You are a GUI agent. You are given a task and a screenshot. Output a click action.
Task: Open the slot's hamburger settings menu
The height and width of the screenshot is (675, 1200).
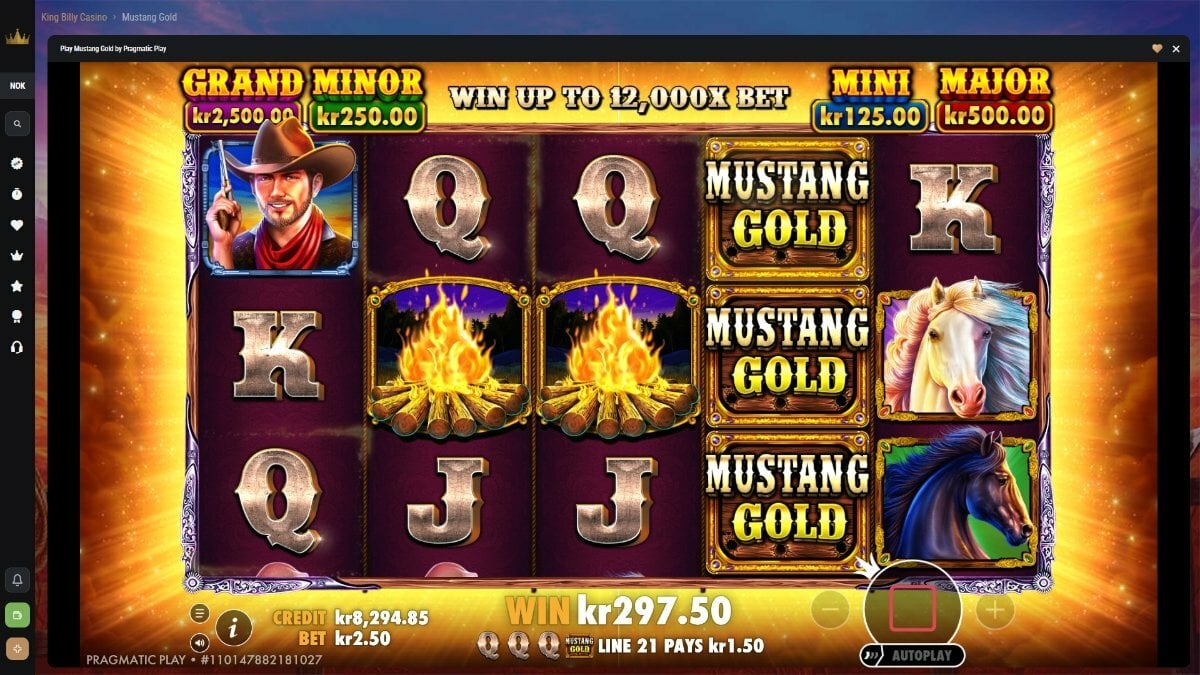point(200,613)
